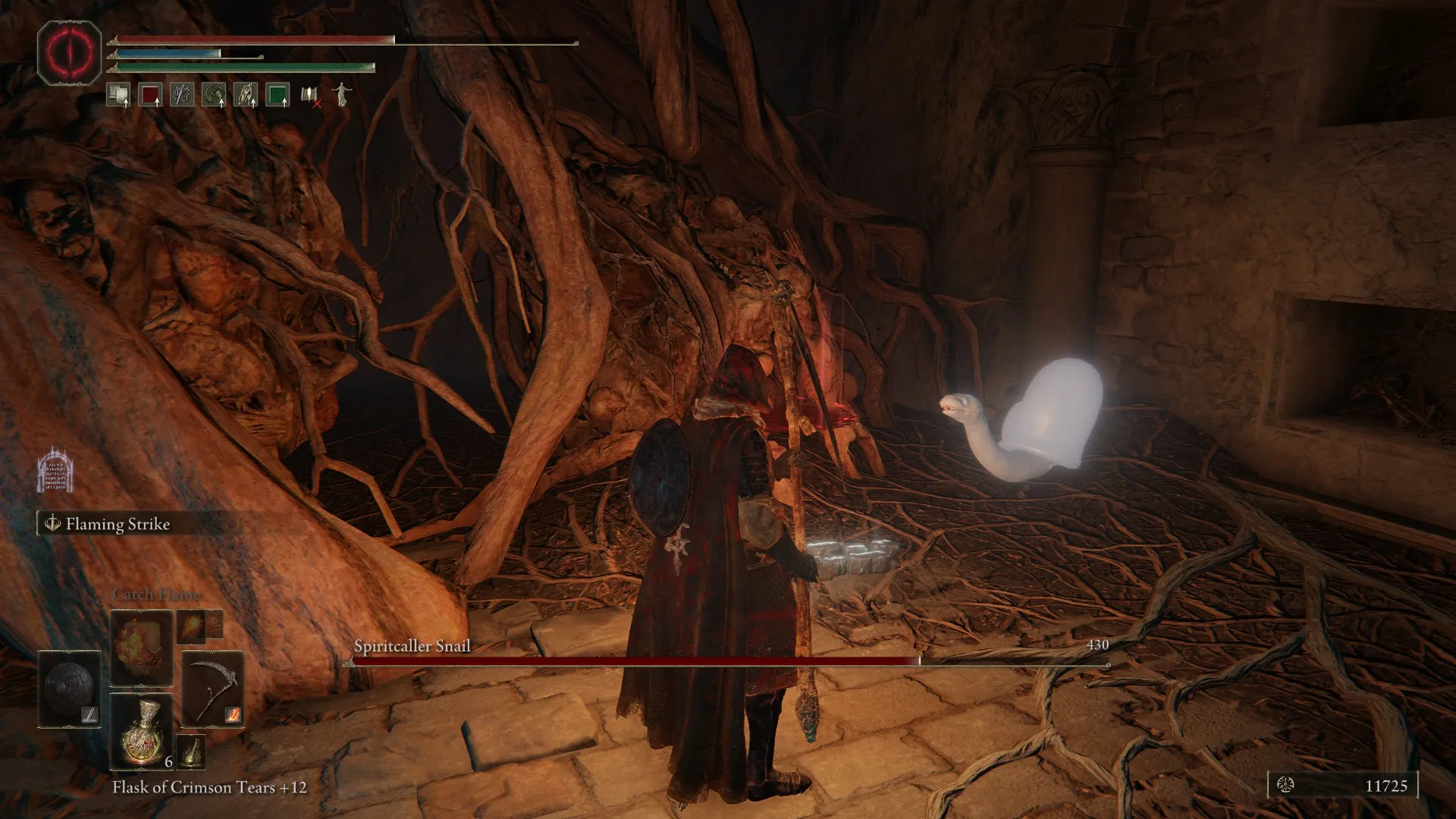Click the white statue figure status icon
Screen dimensions: 1456x819
[342, 94]
